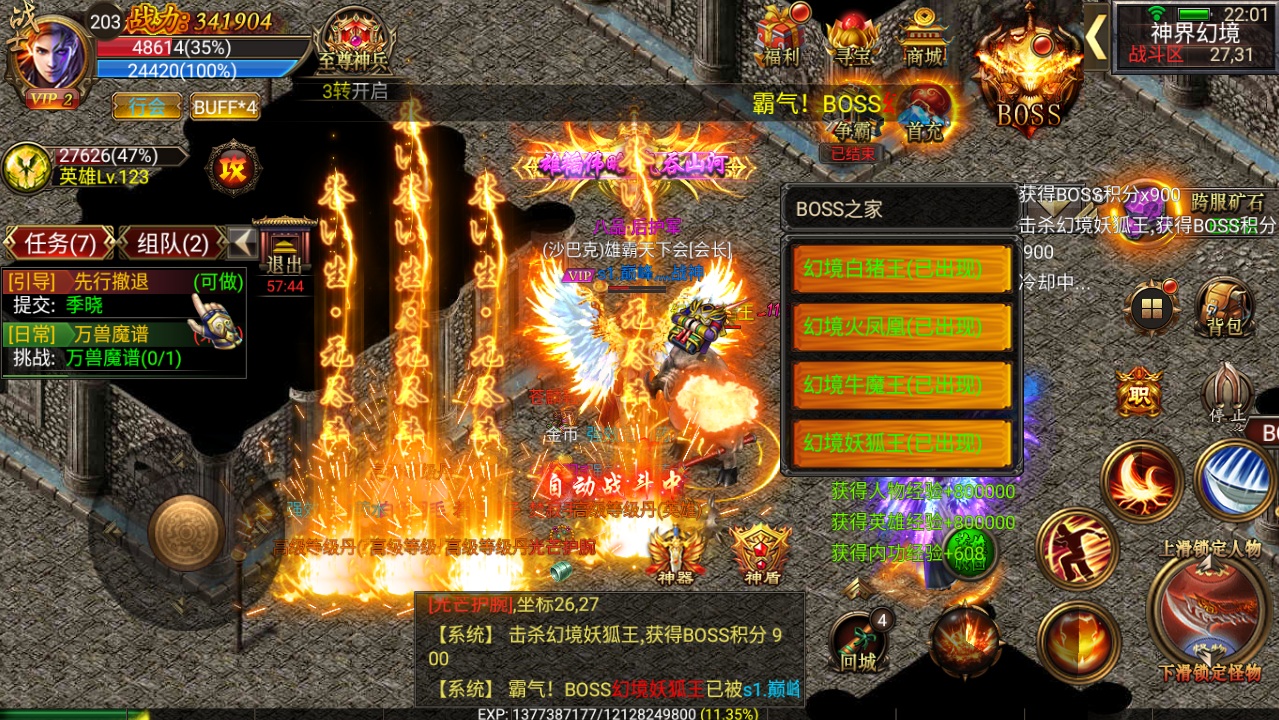This screenshot has width=1279, height=720.
Task: Open the 神盾 divine shield menu
Action: (x=761, y=553)
